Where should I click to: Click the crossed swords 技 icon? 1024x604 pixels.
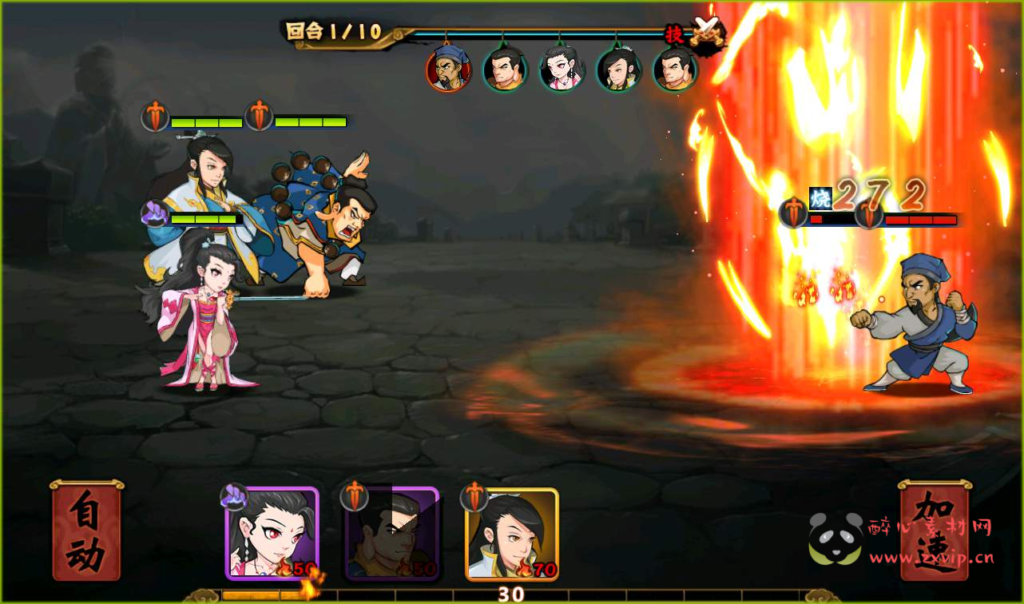pyautogui.click(x=706, y=31)
